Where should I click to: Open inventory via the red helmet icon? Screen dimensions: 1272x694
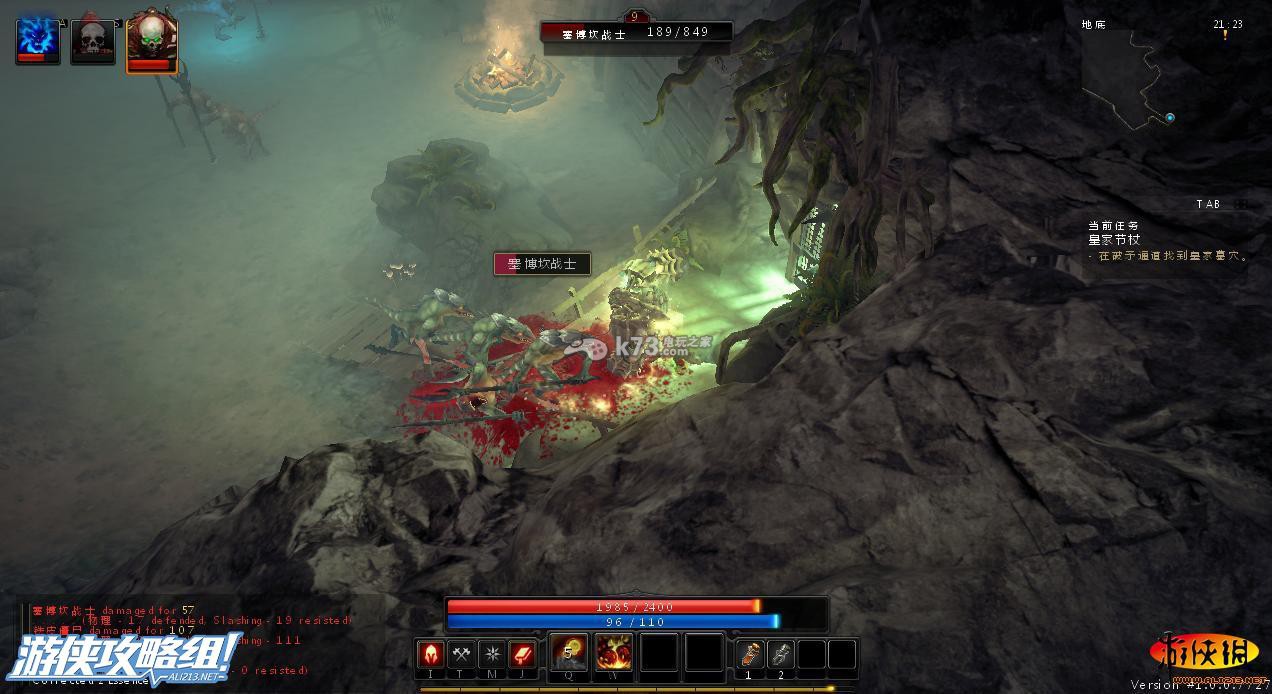(431, 655)
